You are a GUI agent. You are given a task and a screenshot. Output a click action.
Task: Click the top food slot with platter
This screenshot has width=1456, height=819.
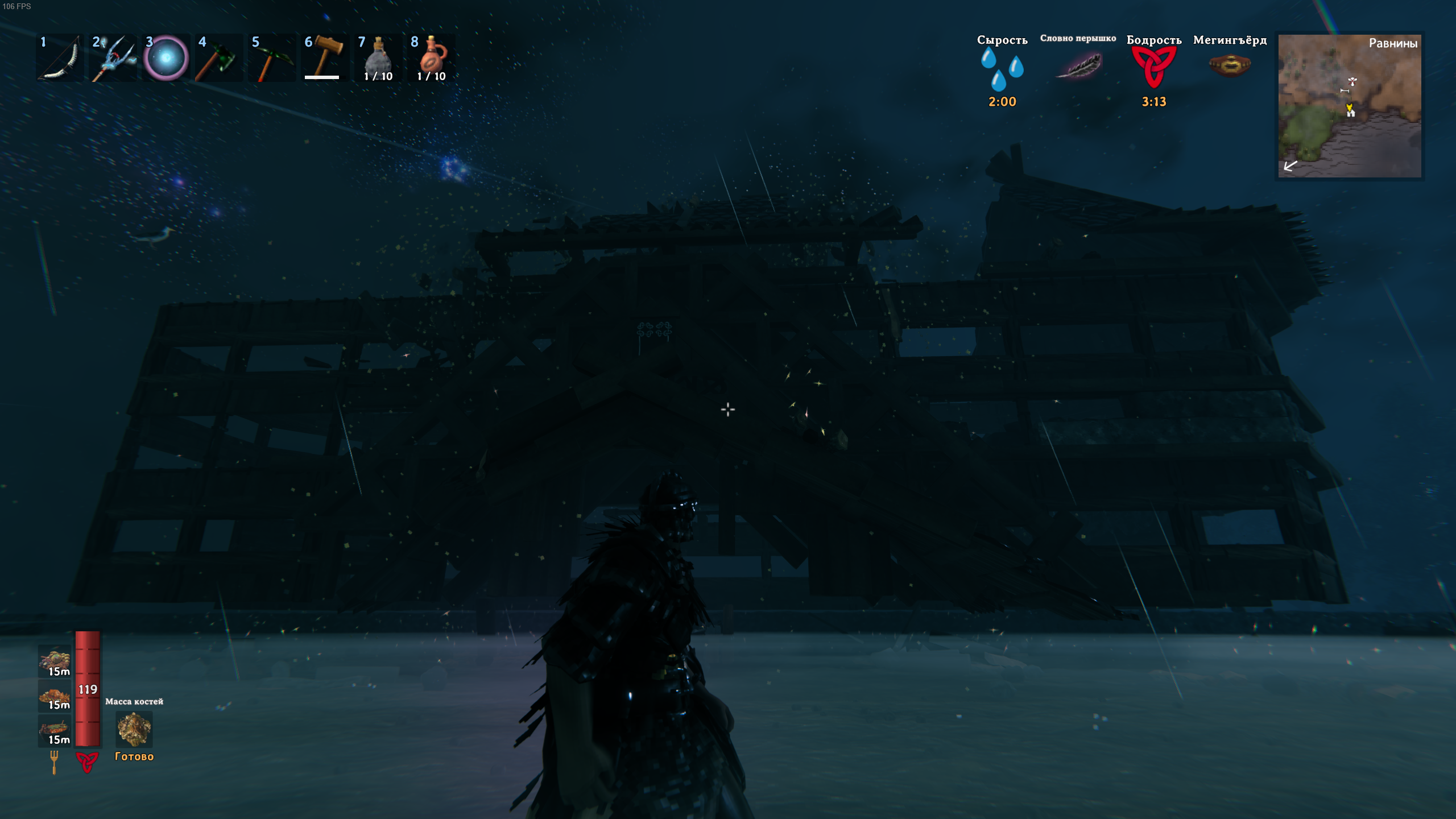(55, 661)
